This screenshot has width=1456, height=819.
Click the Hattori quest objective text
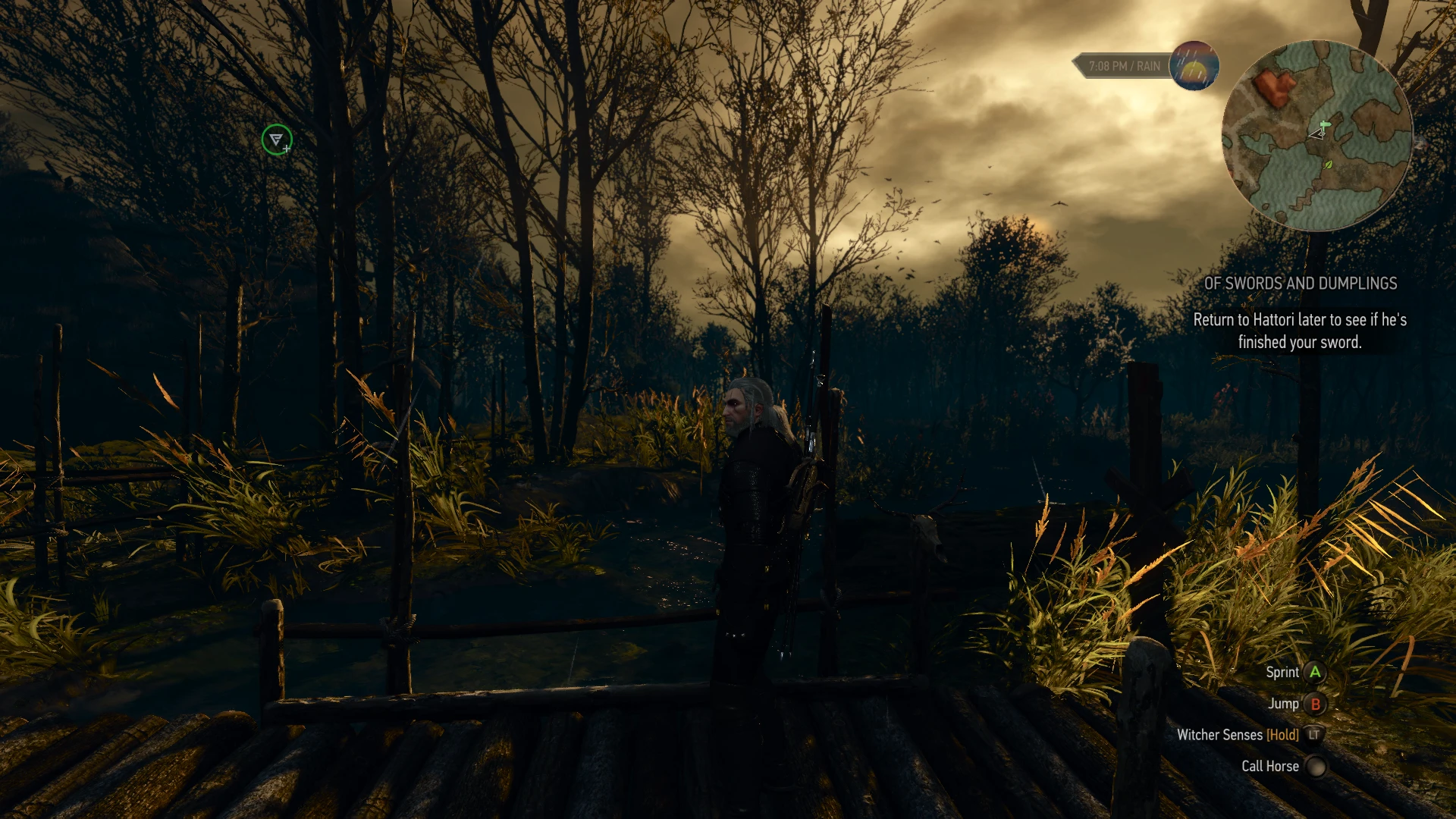tap(1300, 331)
